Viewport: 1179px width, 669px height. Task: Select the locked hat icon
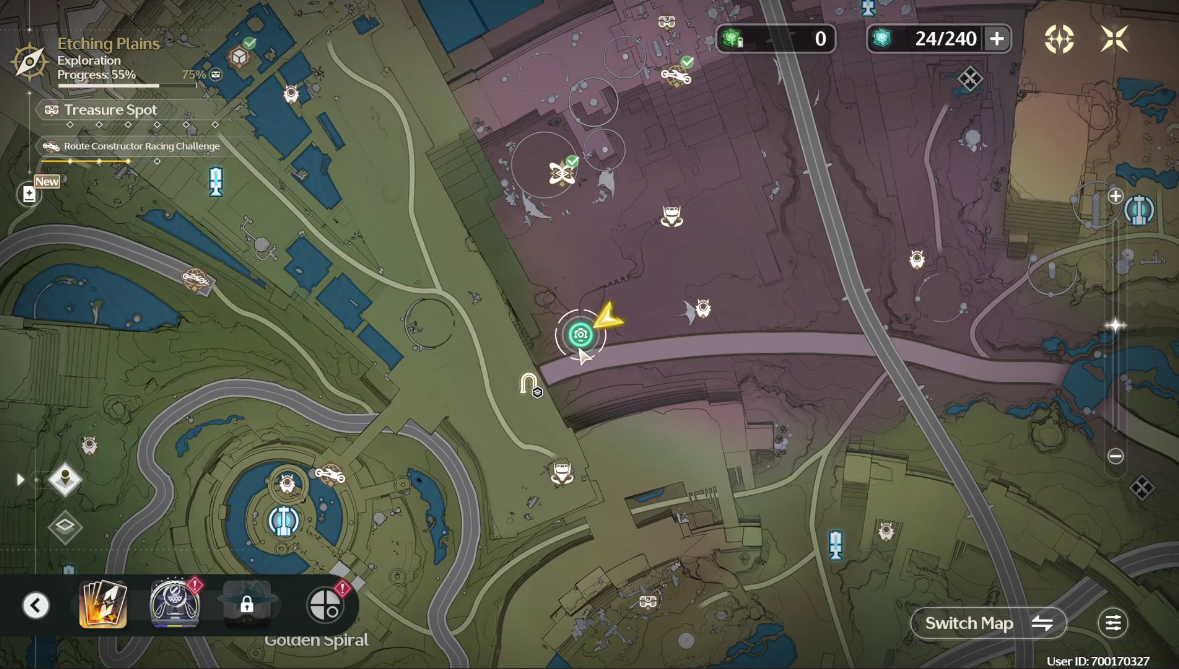point(247,604)
